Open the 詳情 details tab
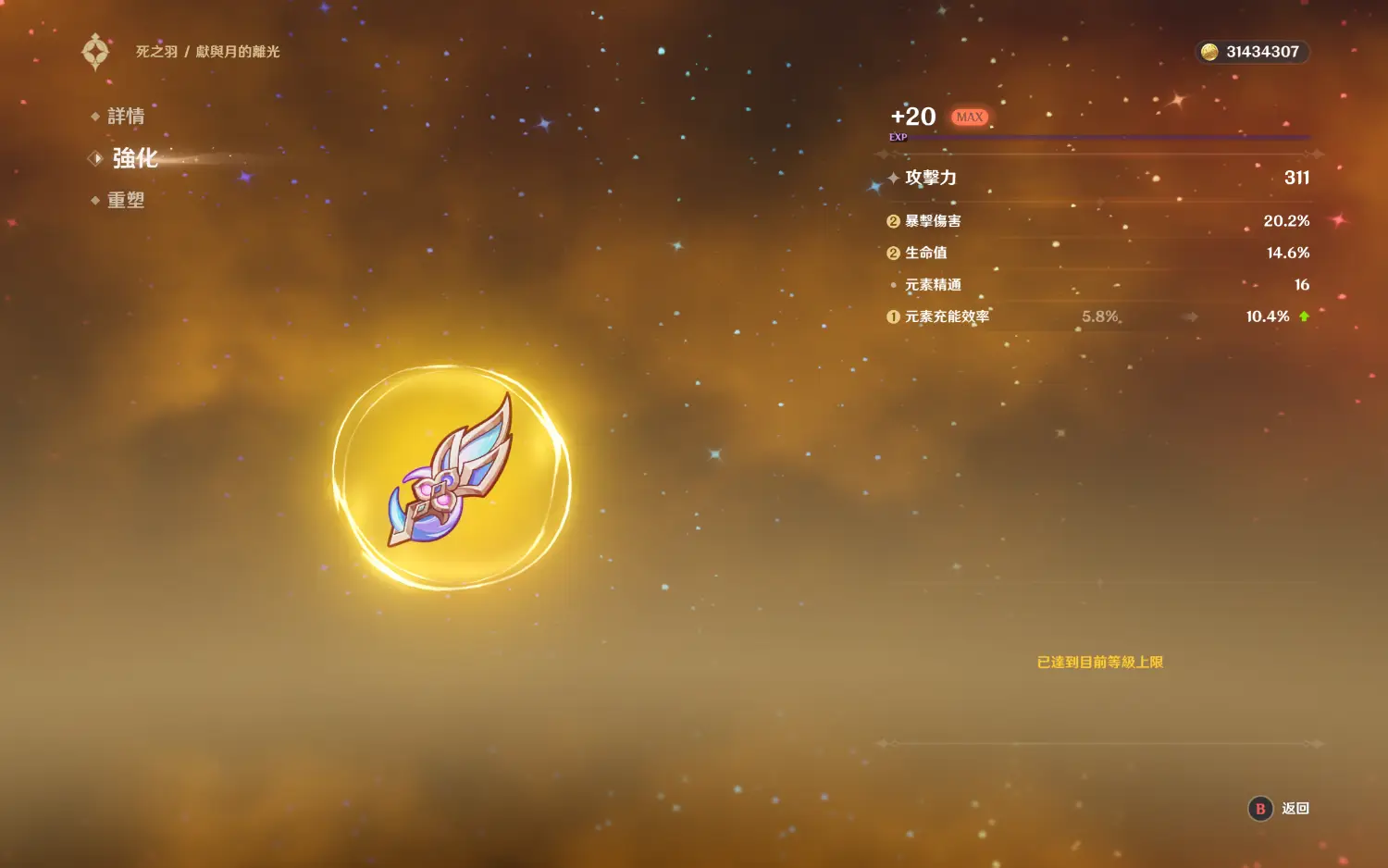1388x868 pixels. 125,117
